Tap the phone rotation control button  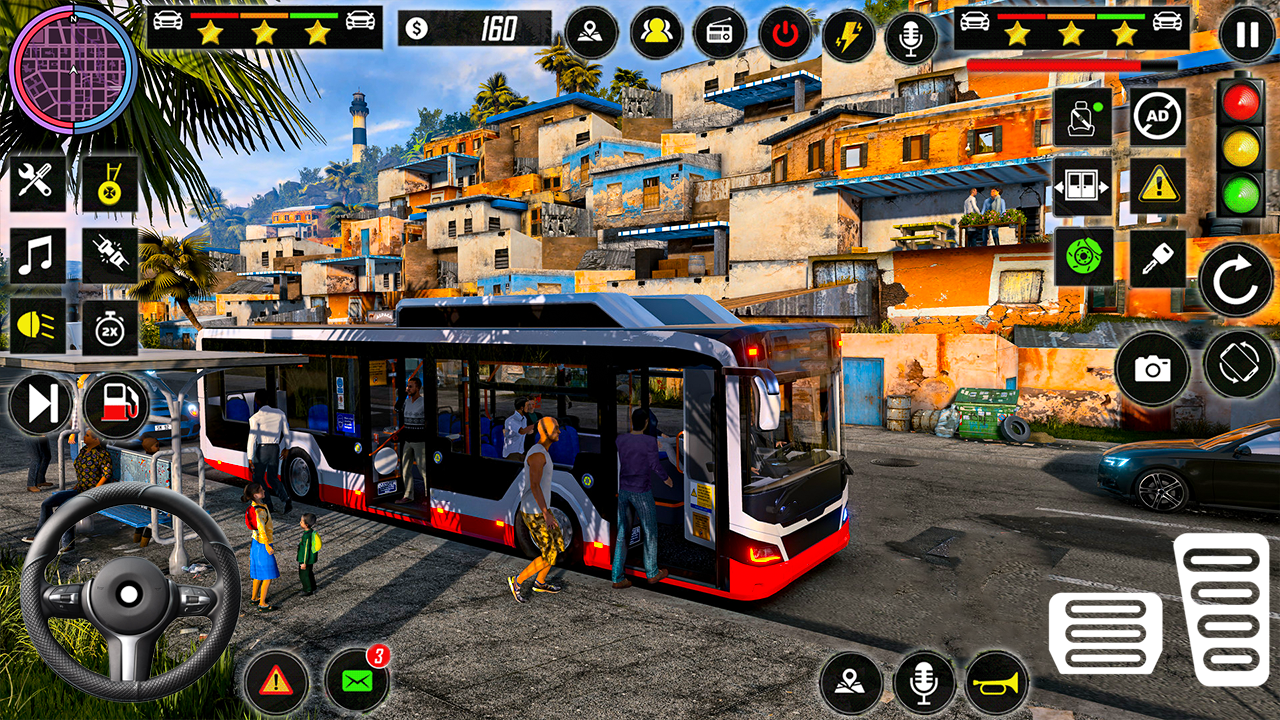1239,364
